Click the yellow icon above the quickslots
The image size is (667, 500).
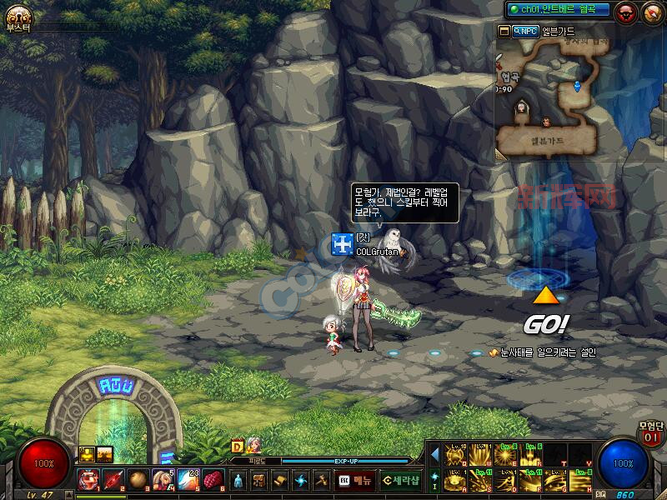[x=86, y=455]
